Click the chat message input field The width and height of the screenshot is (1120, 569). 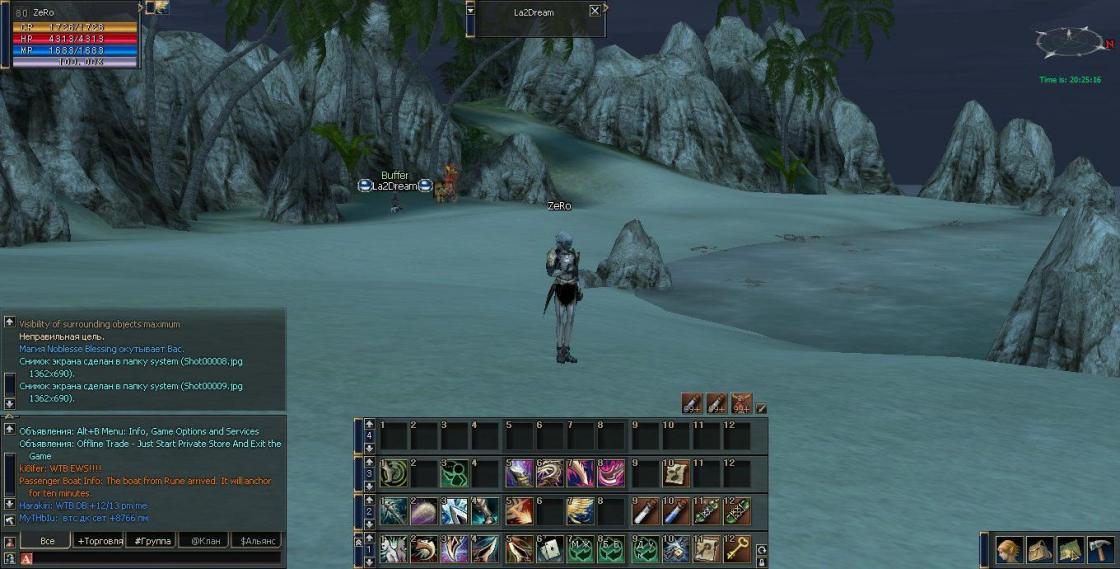(150, 559)
